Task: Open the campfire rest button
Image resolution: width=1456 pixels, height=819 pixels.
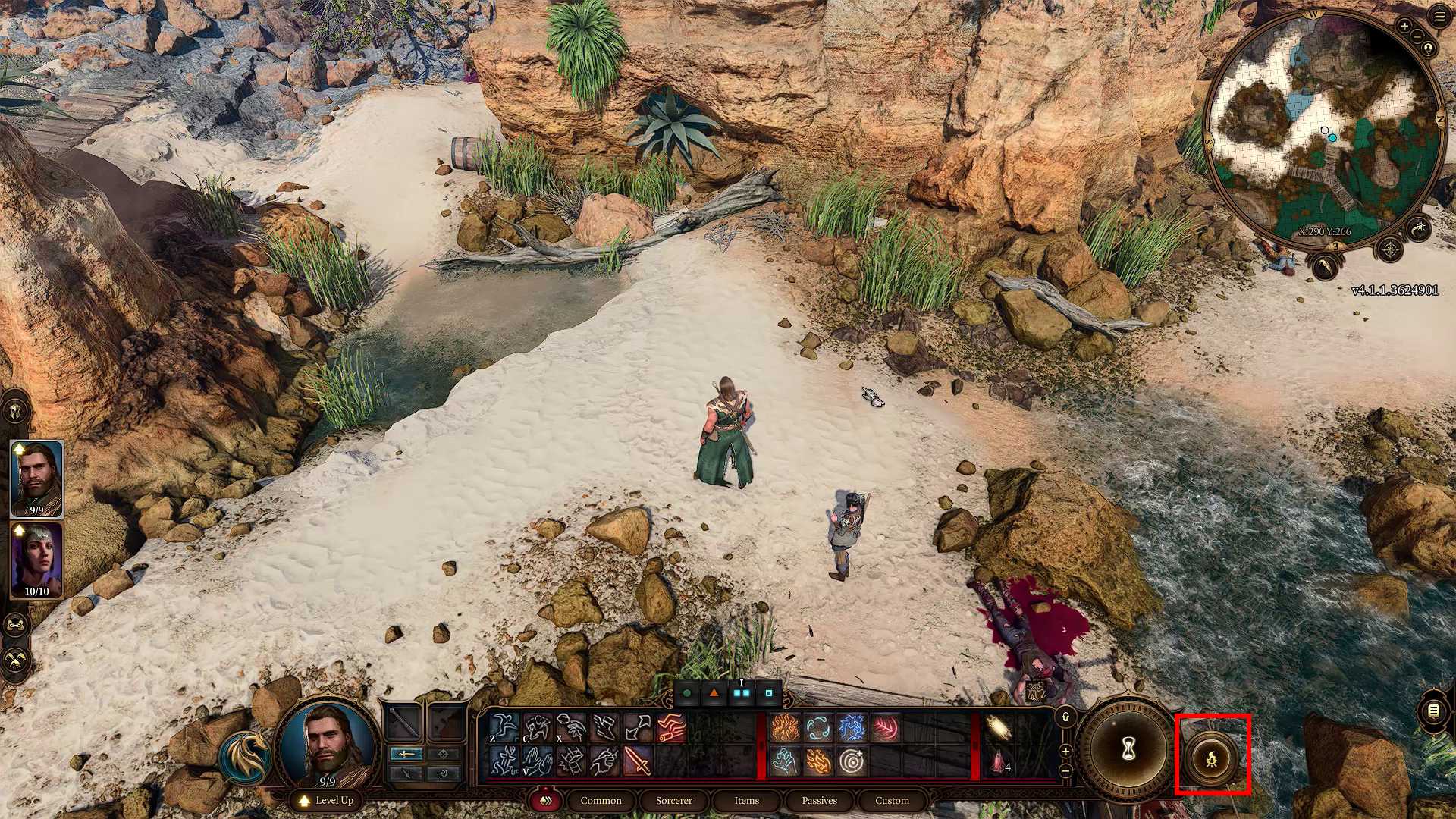Action: [1212, 757]
